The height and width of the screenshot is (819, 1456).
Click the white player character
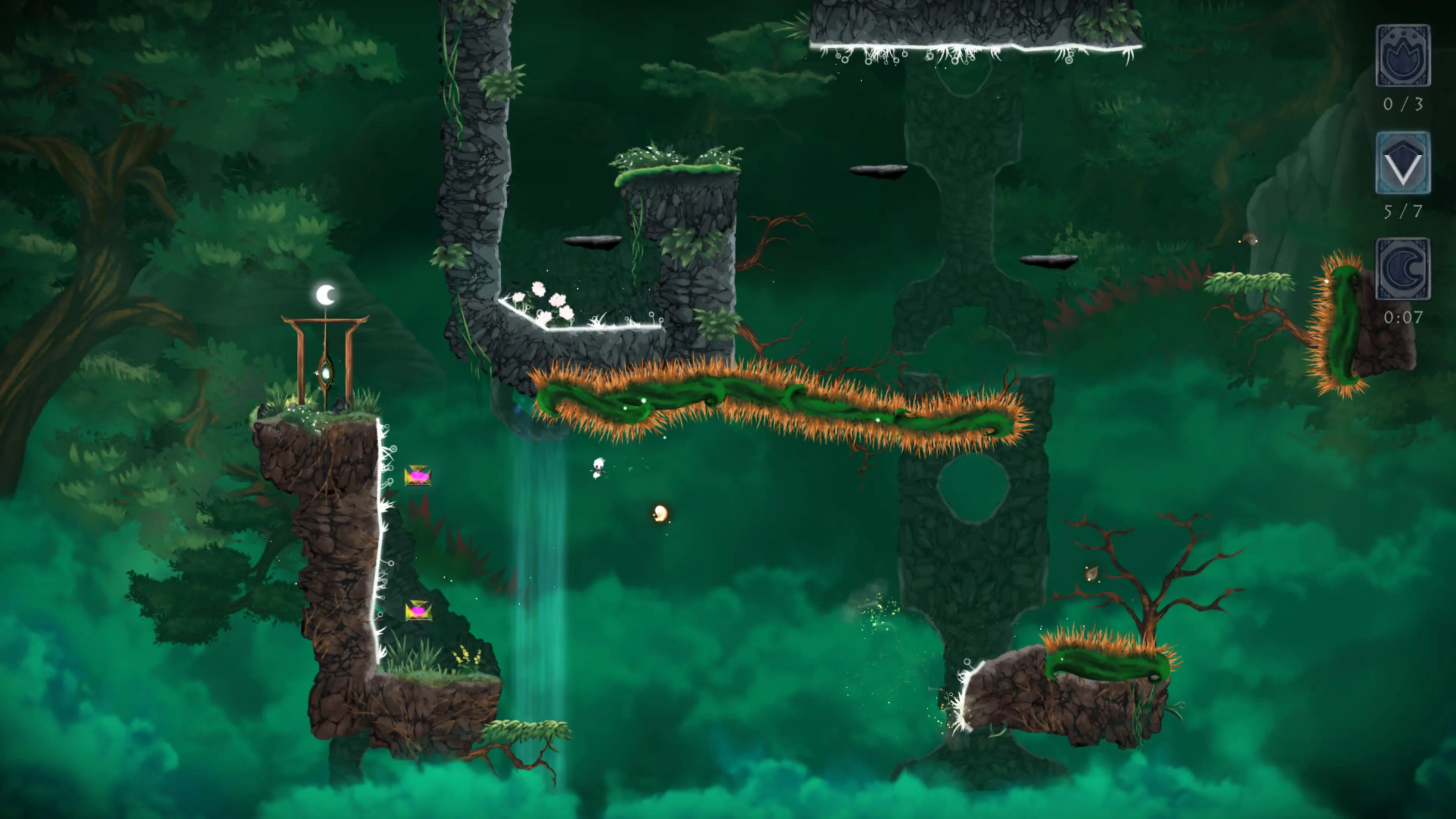tap(599, 467)
